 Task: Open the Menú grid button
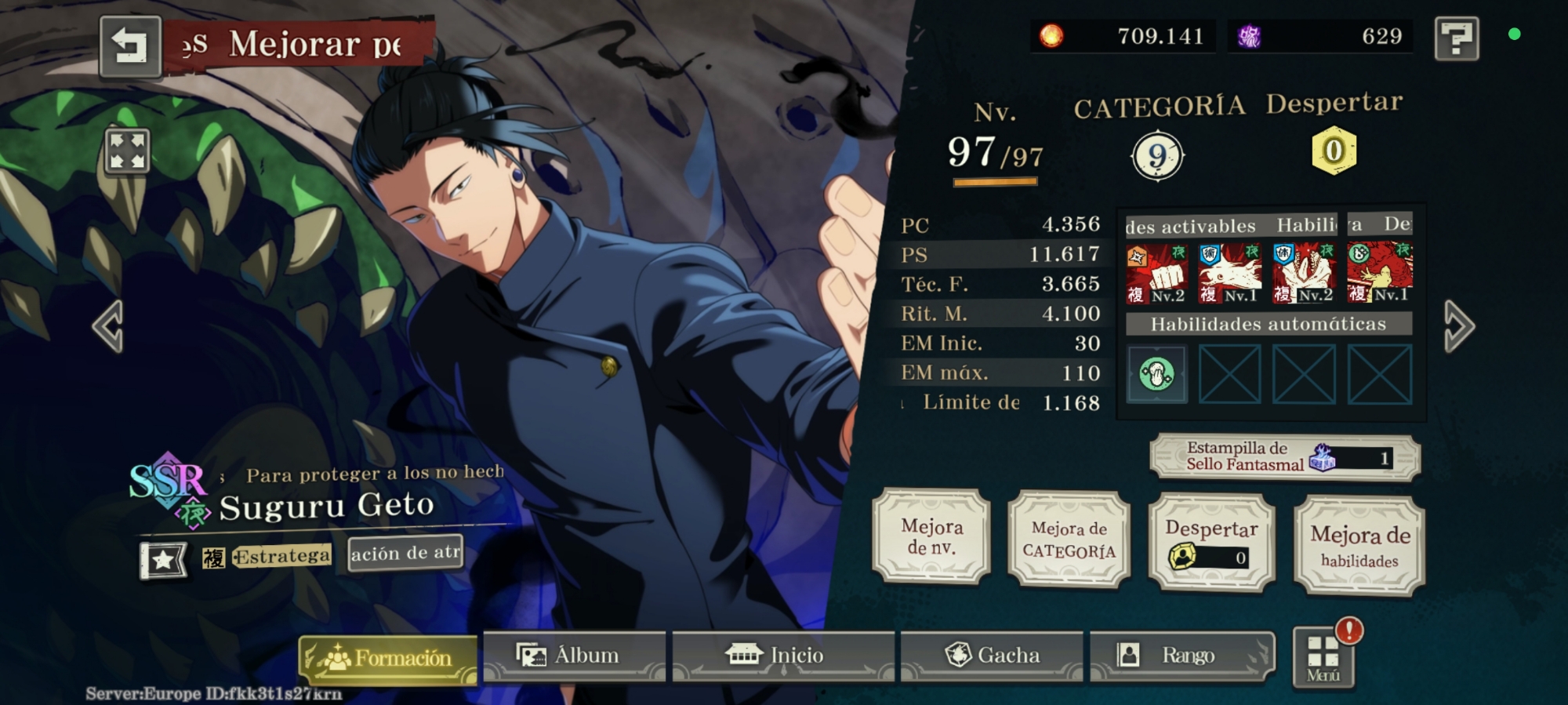click(1323, 657)
